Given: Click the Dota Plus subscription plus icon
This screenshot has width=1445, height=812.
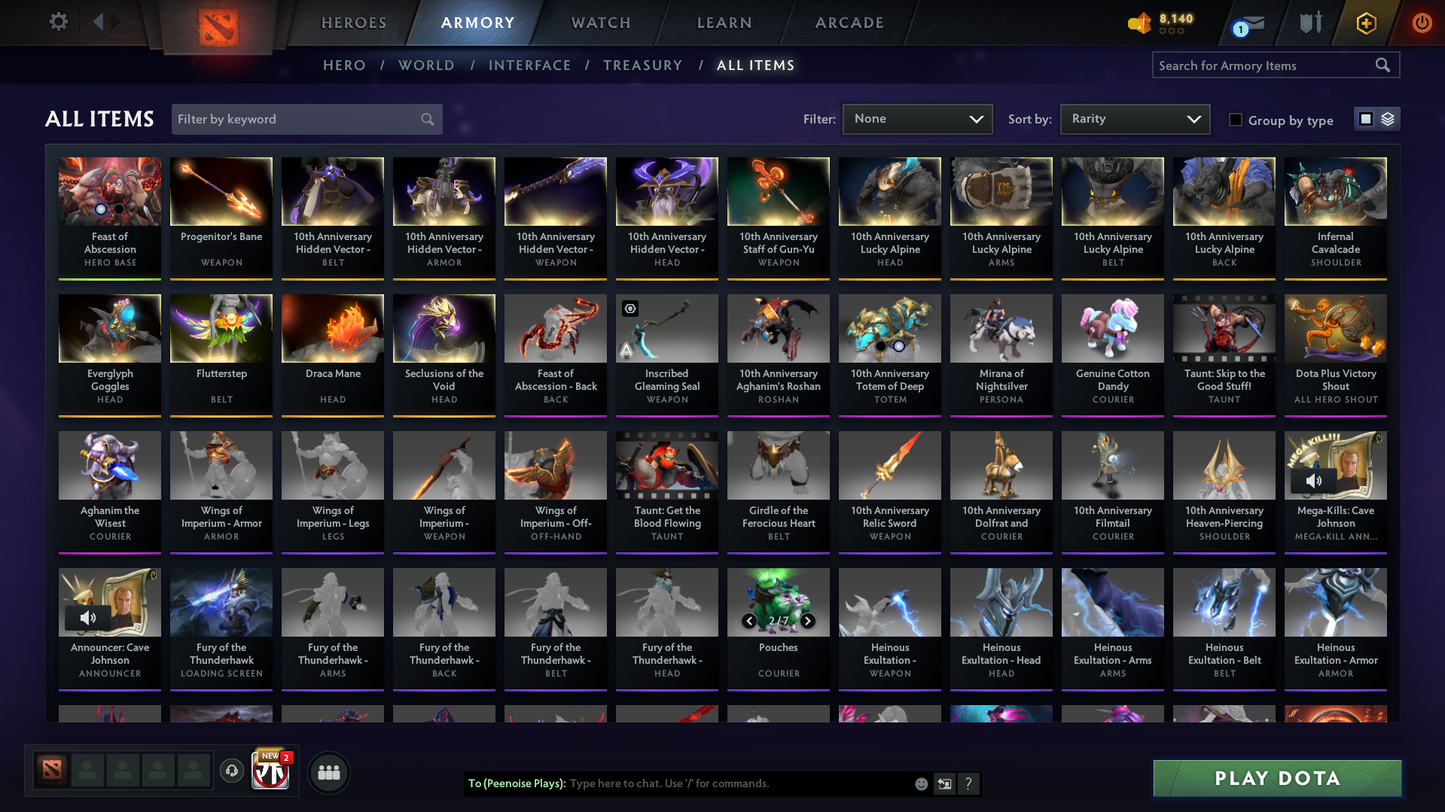Looking at the screenshot, I should tap(1366, 21).
